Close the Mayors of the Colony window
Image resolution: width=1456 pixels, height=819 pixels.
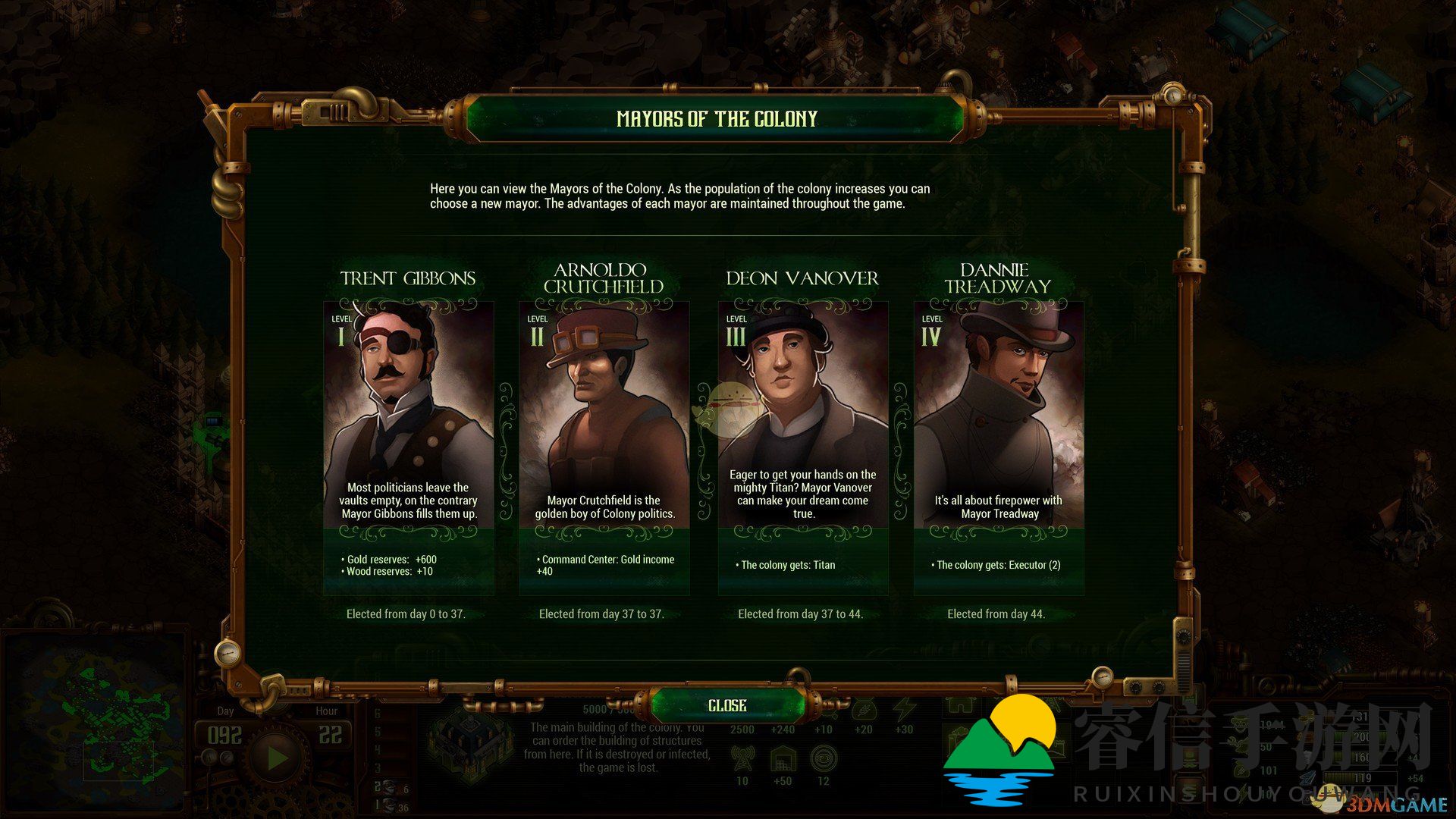tap(727, 706)
